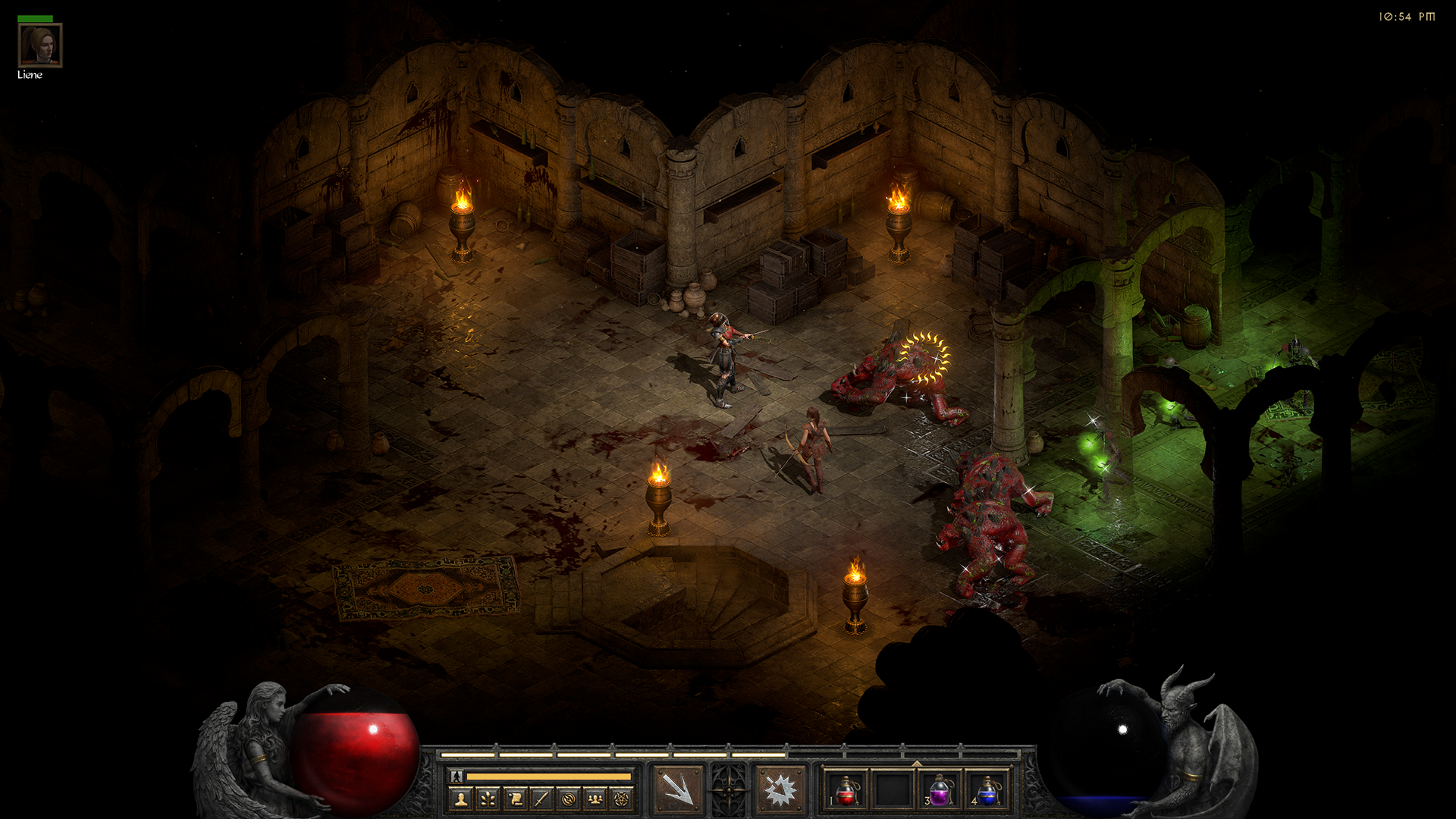Use the red healing potion in belt

[846, 790]
